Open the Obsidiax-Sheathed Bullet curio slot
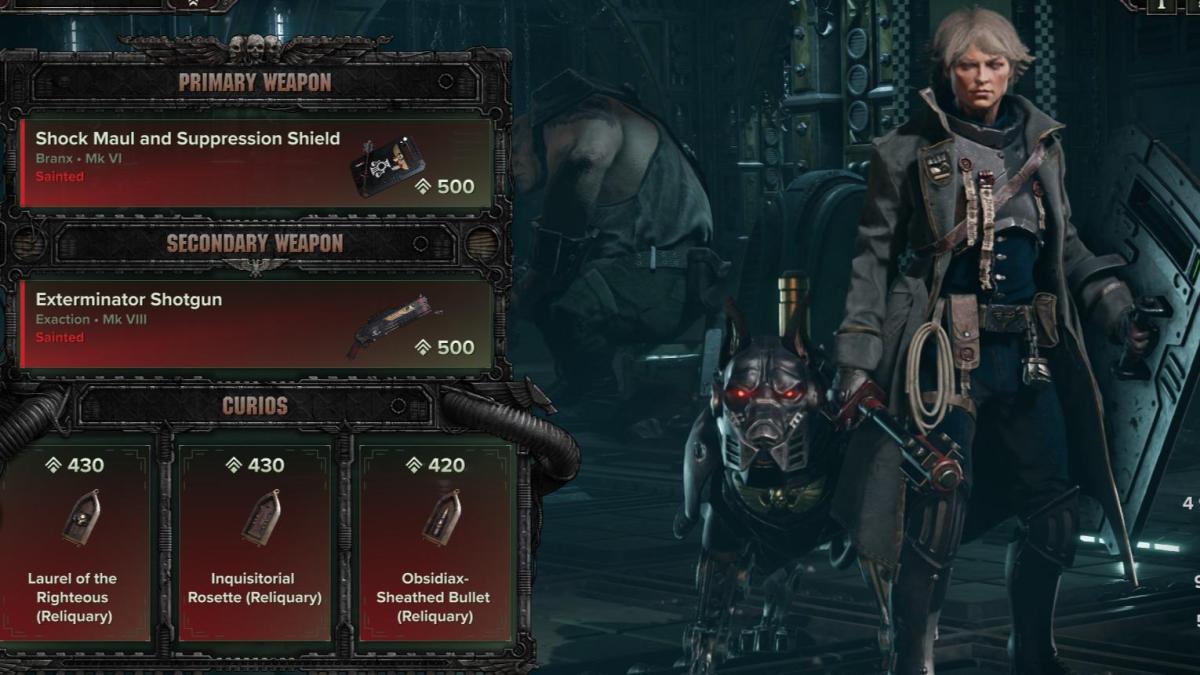This screenshot has height=675, width=1200. point(435,540)
